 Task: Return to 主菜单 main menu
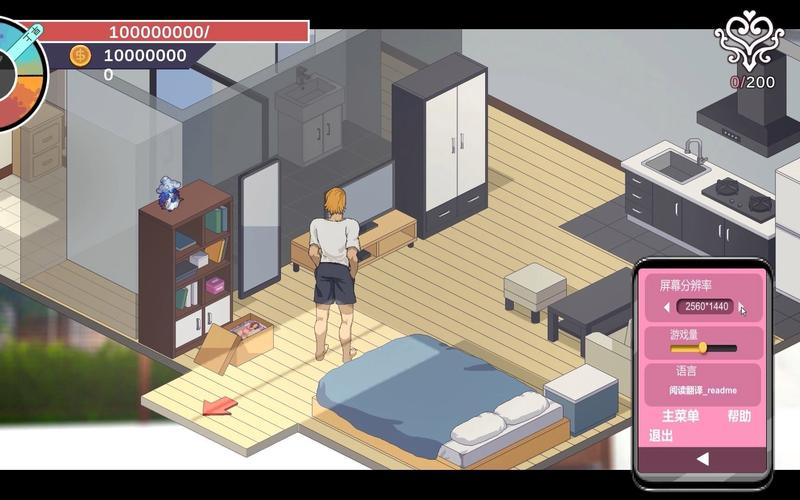click(680, 416)
